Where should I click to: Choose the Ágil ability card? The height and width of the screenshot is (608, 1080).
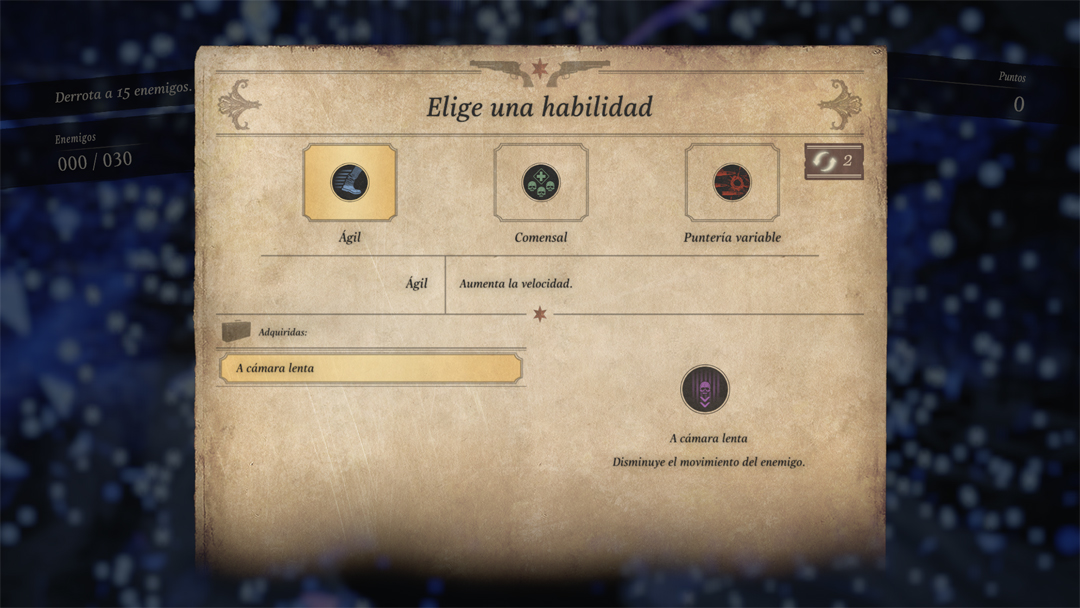click(350, 183)
